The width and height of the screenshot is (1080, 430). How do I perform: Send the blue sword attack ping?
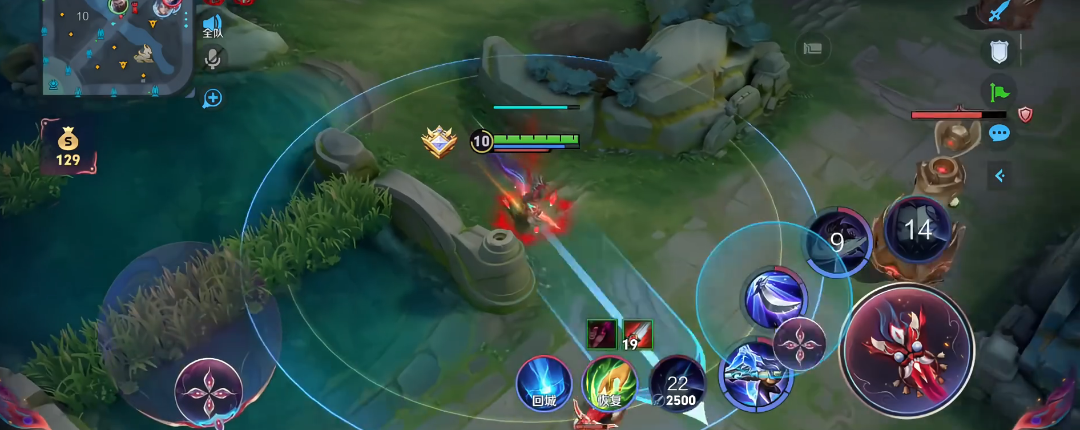click(x=998, y=13)
